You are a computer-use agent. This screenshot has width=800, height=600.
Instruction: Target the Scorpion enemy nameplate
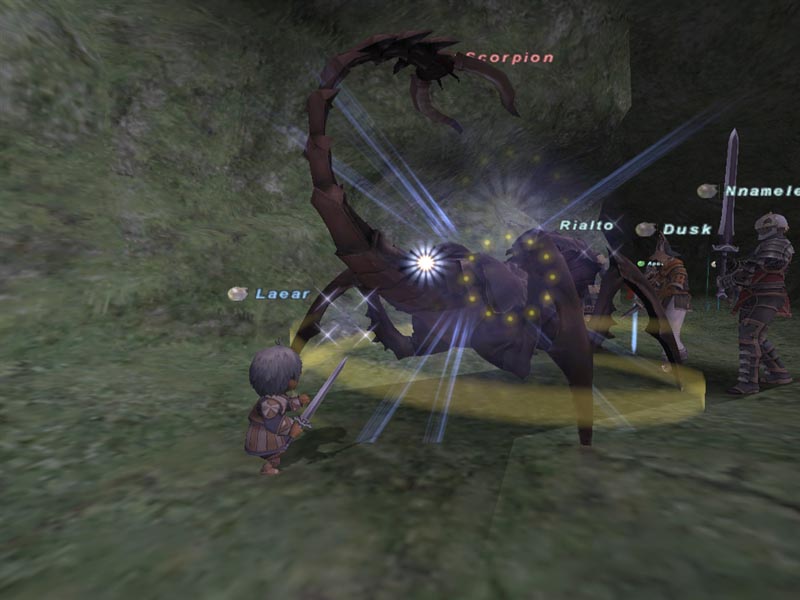(509, 58)
